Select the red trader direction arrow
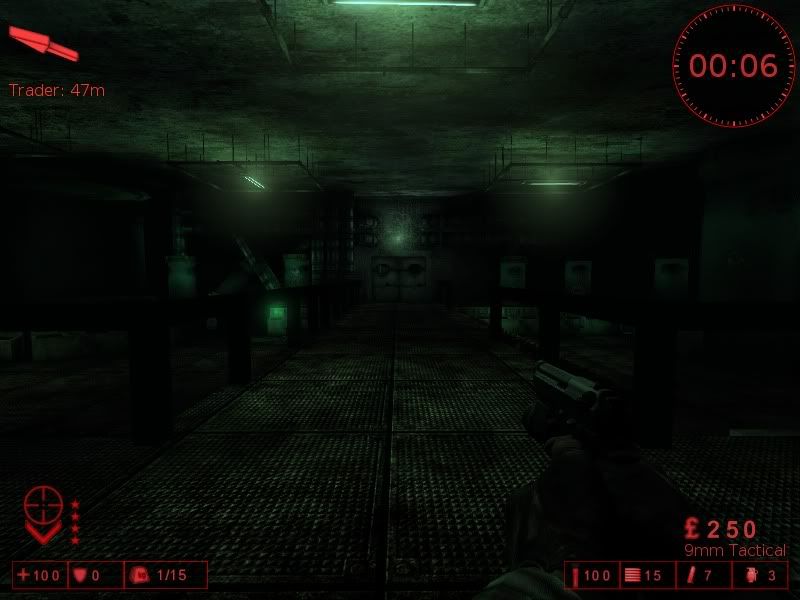This screenshot has width=800, height=600. pos(42,43)
